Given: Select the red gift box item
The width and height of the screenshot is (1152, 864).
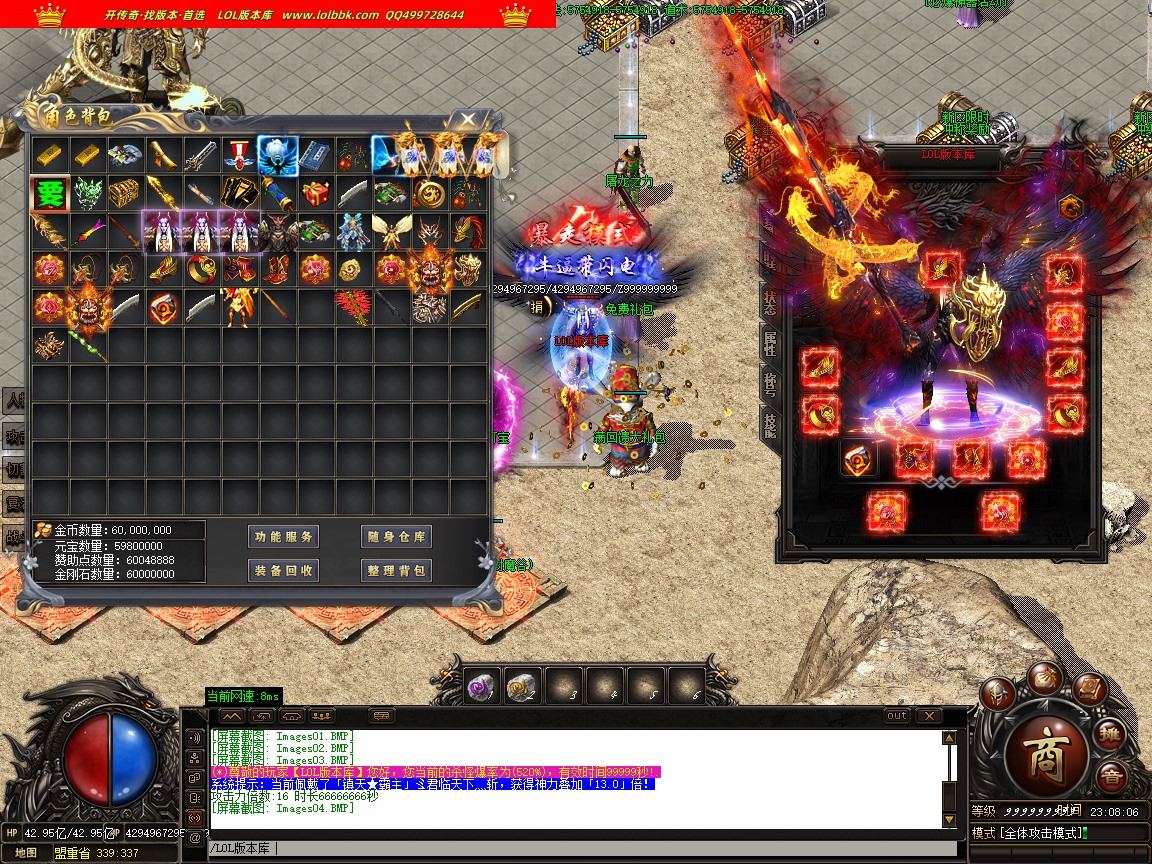Looking at the screenshot, I should pyautogui.click(x=314, y=194).
